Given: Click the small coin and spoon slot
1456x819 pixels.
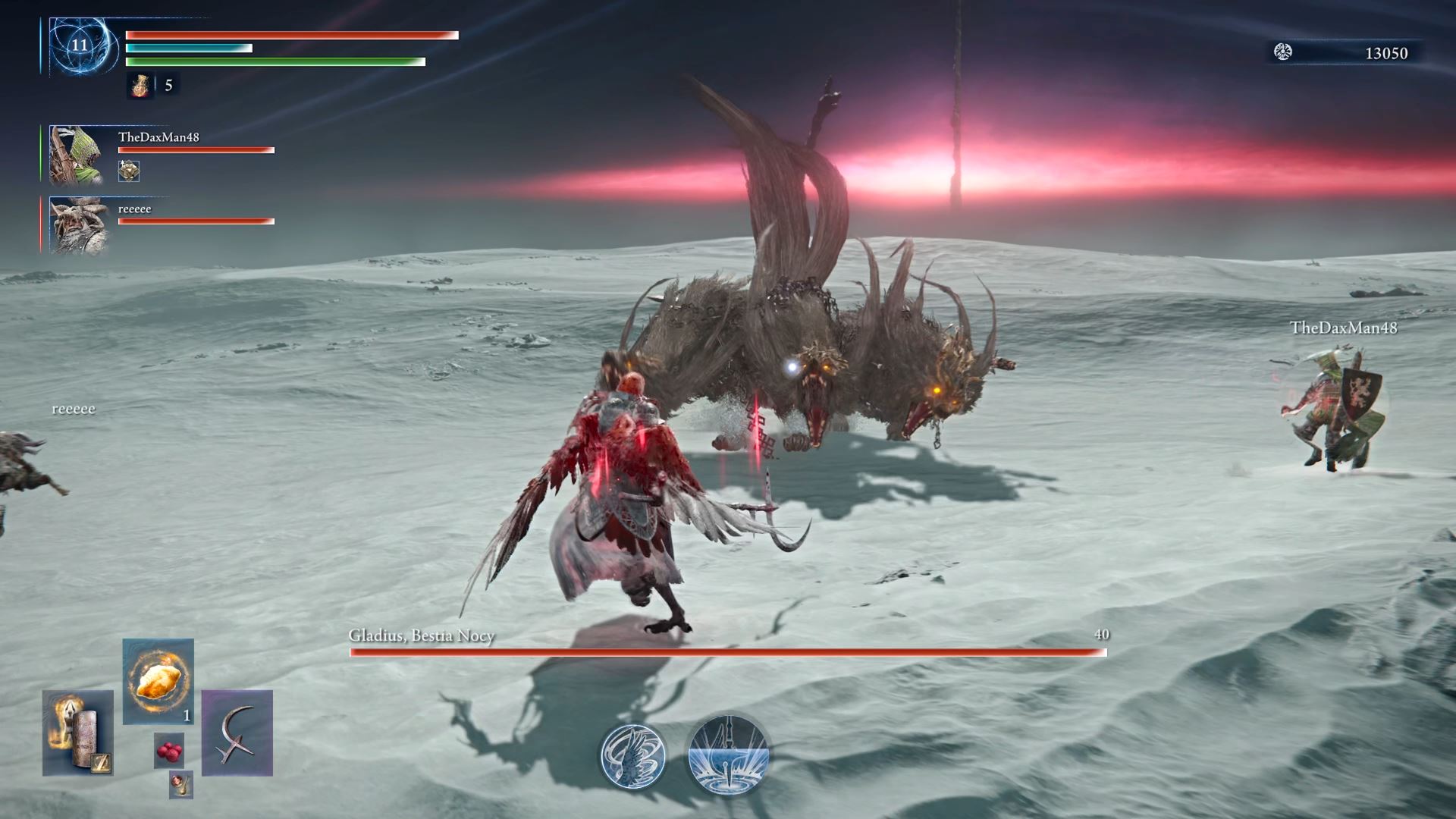Looking at the screenshot, I should 180,784.
